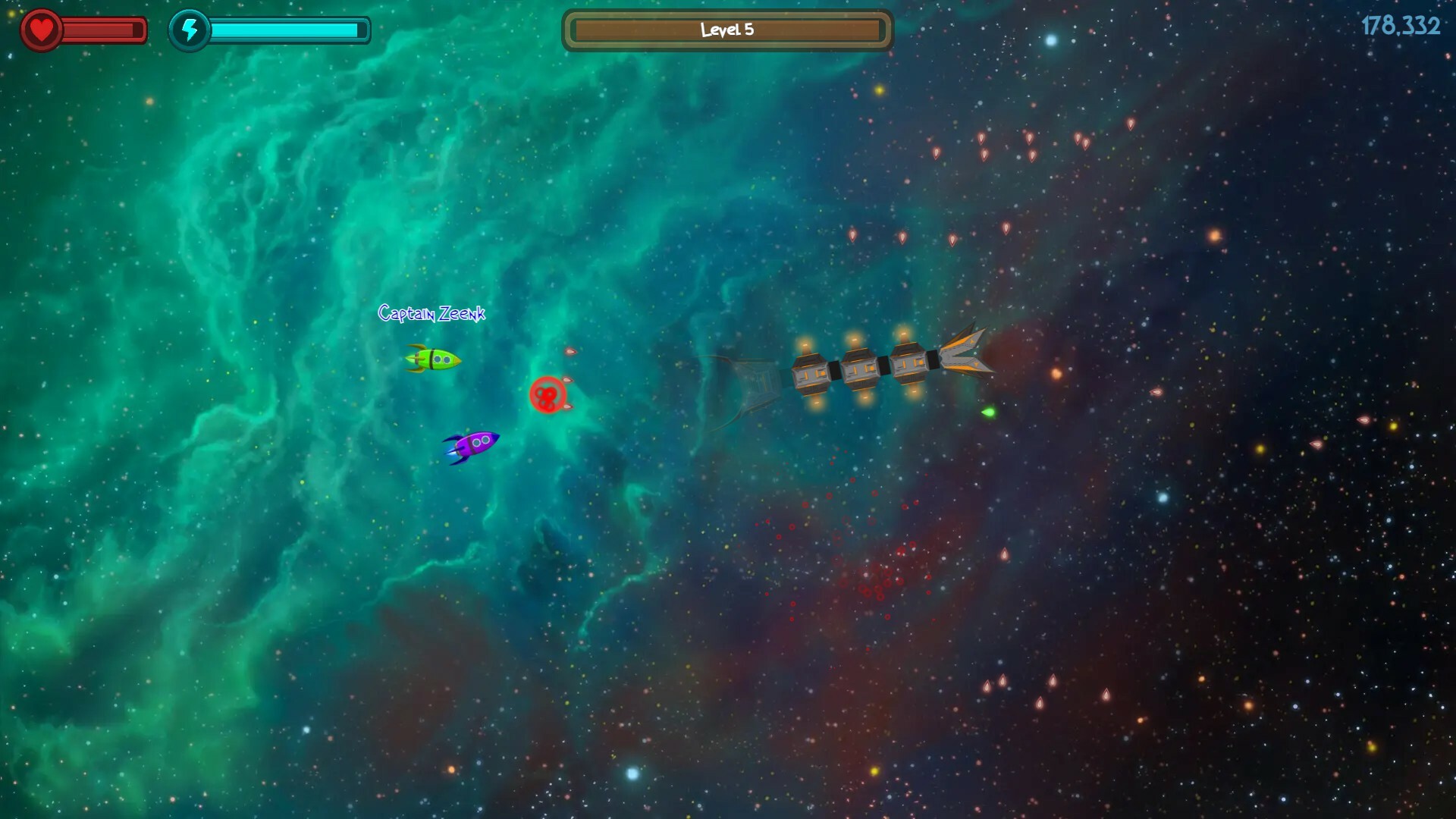Screen dimensions: 1456x819
Task: Click the score display showing 178,332
Action: tap(1401, 25)
